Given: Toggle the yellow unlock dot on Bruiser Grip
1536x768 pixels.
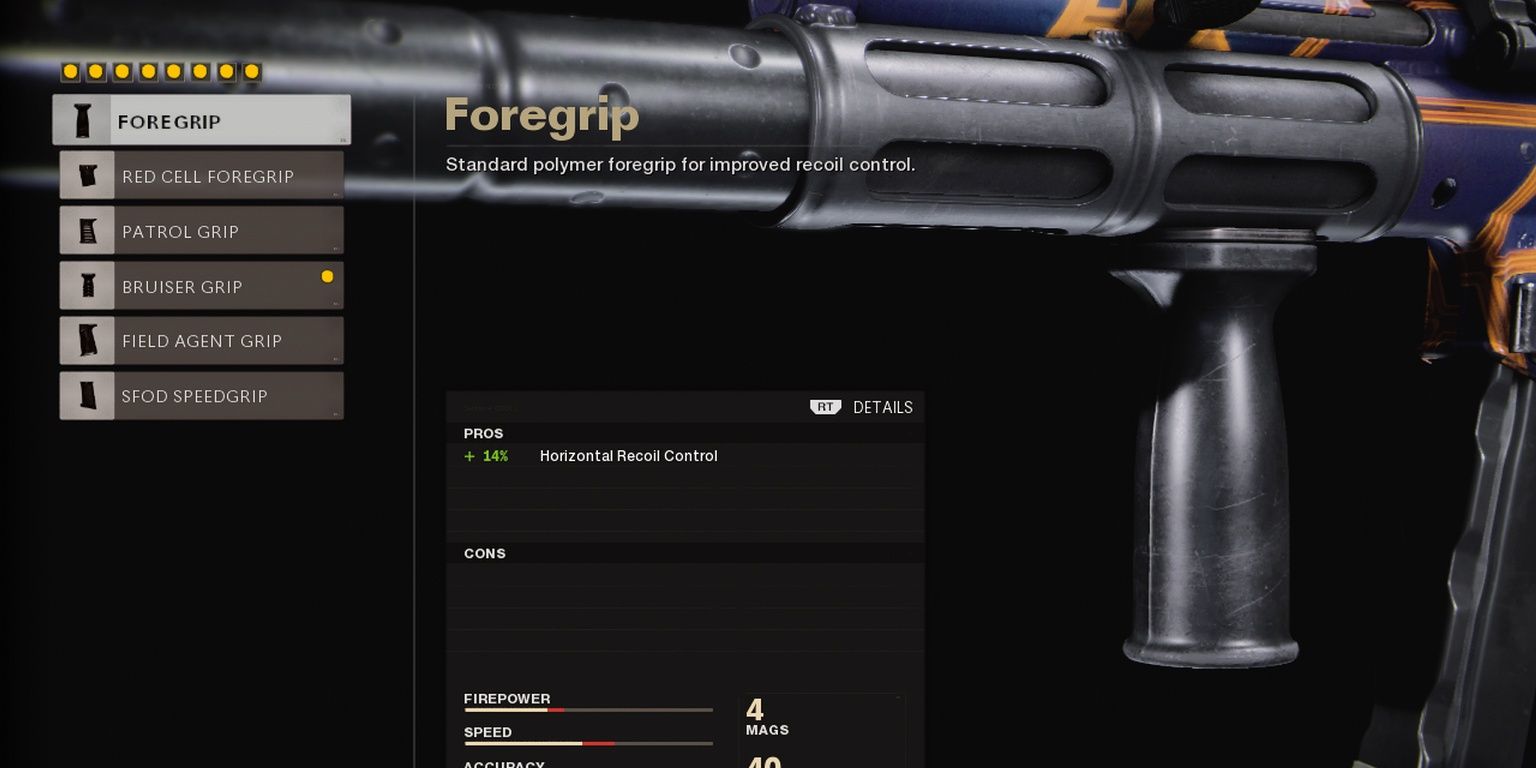Looking at the screenshot, I should [x=327, y=274].
